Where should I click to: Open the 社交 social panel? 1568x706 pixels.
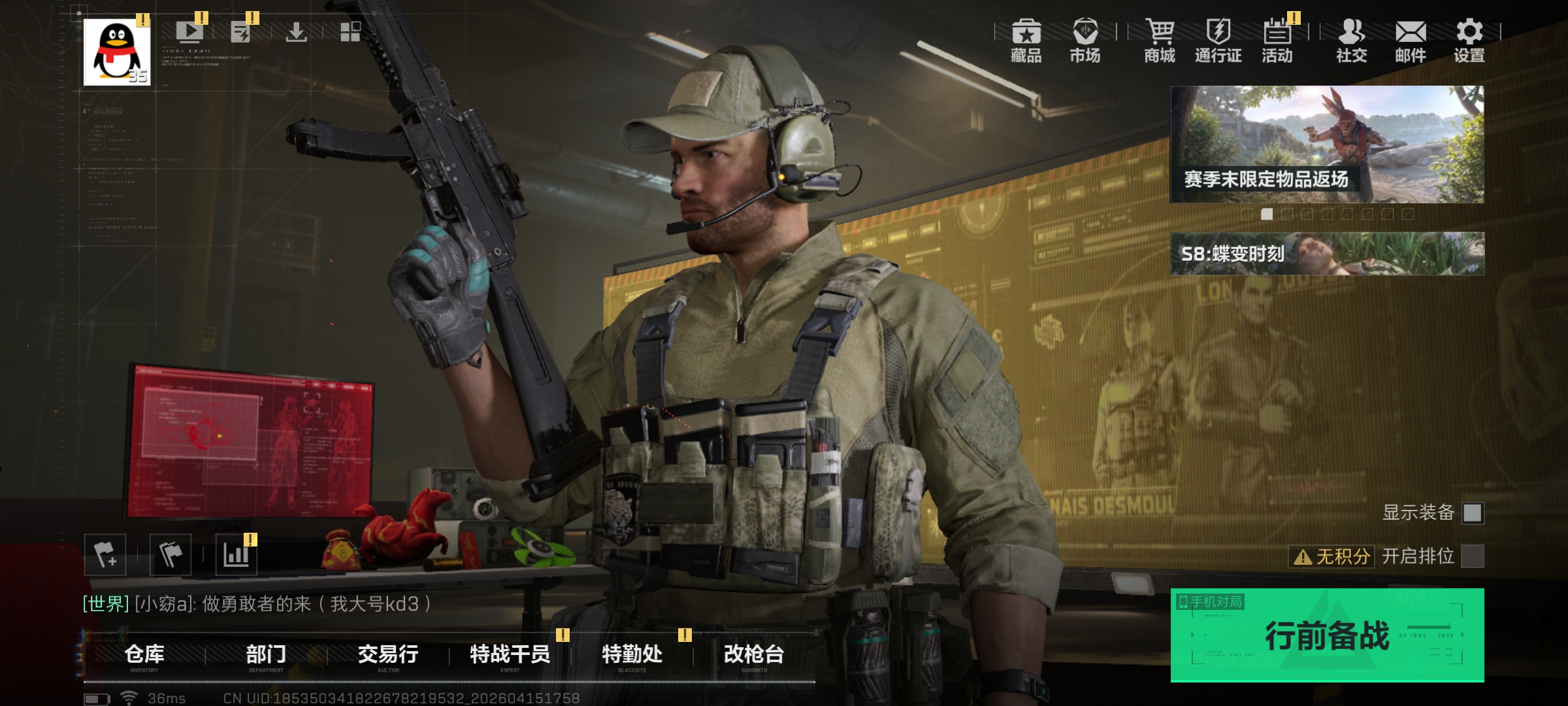pyautogui.click(x=1351, y=41)
